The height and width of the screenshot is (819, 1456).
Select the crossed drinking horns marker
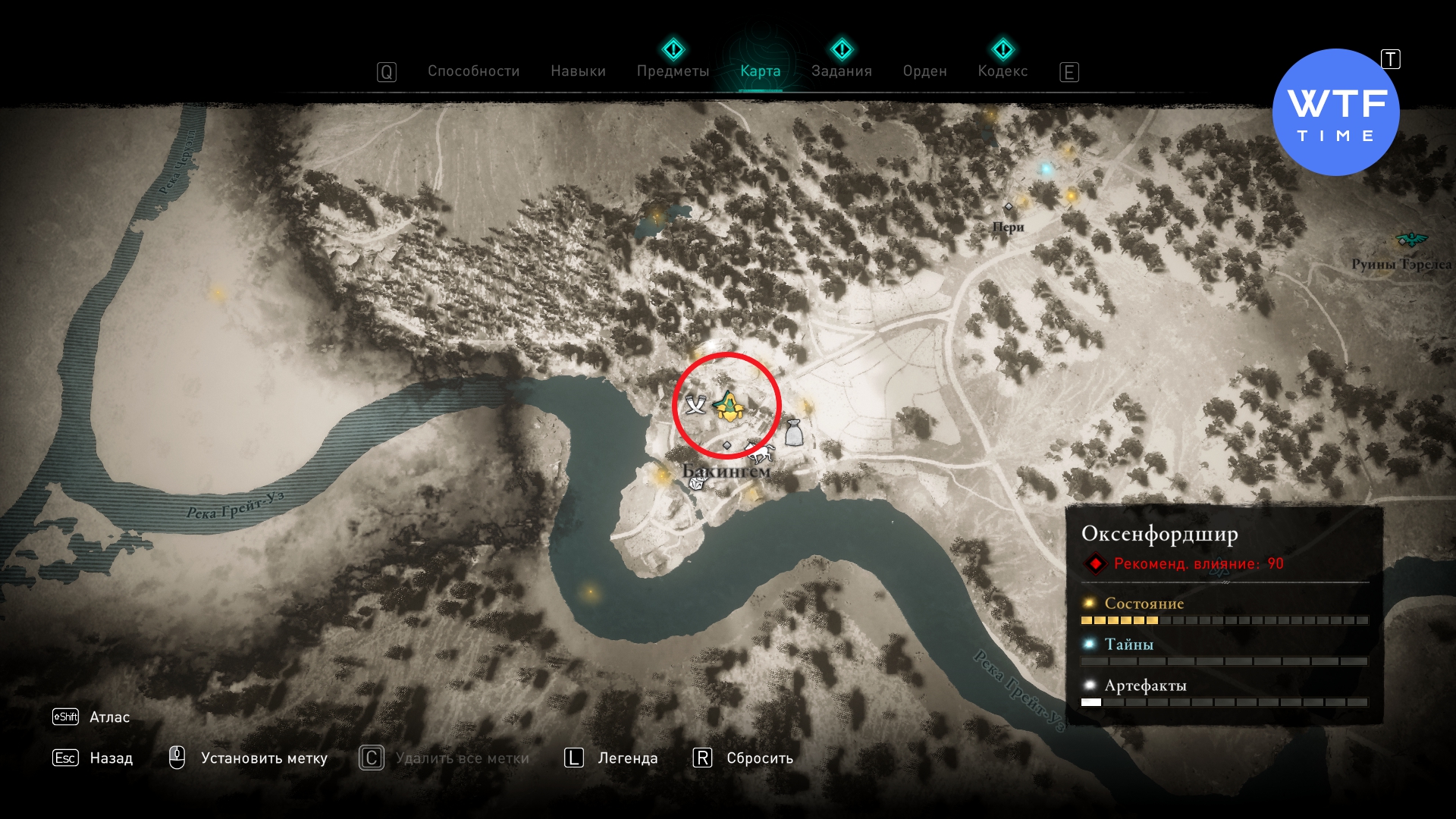[x=695, y=405]
